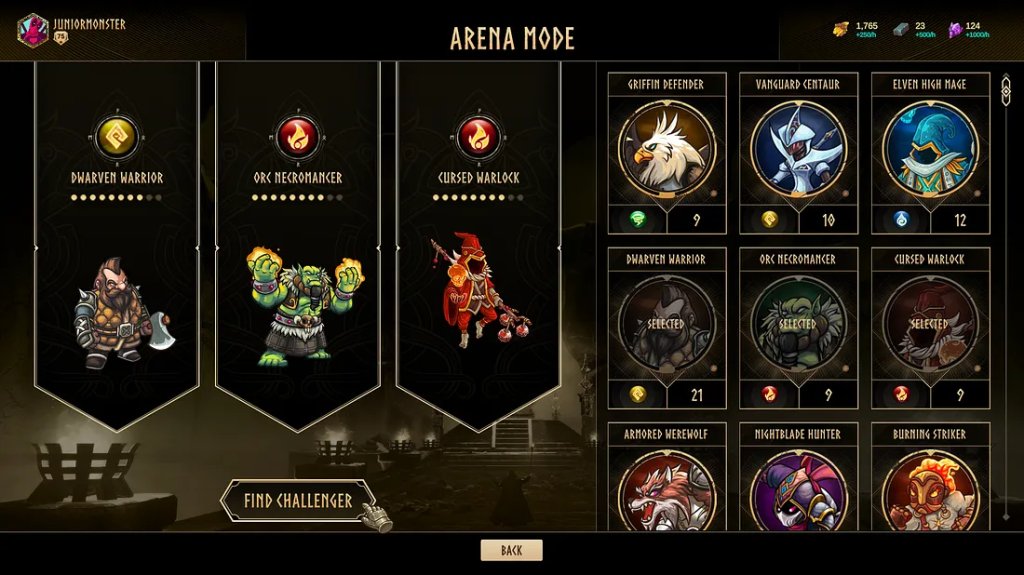
Task: Choose the Vanguard Centaur card
Action: pos(798,148)
